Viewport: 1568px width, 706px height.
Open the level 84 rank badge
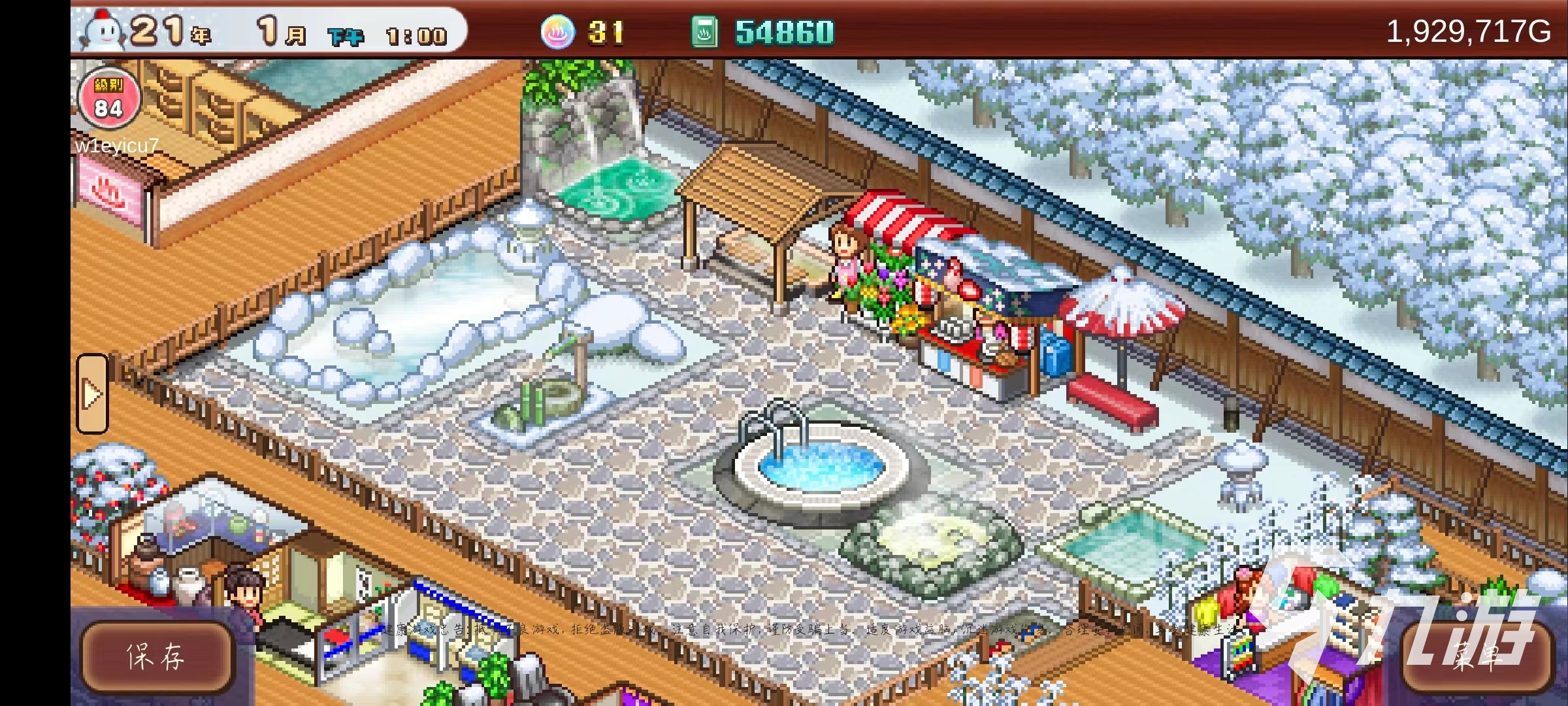click(108, 99)
